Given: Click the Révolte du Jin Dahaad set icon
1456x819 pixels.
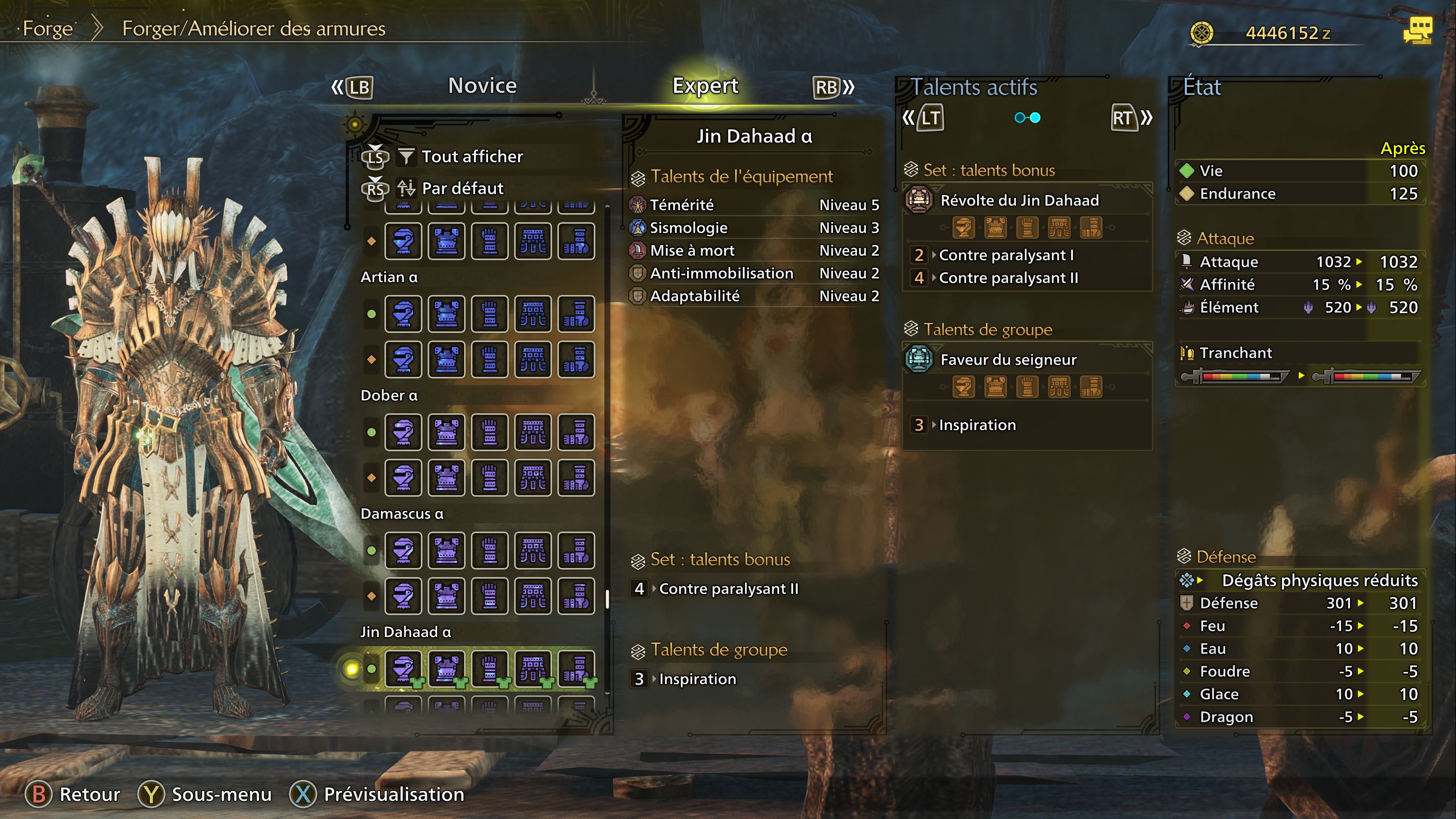Looking at the screenshot, I should pyautogui.click(x=919, y=200).
